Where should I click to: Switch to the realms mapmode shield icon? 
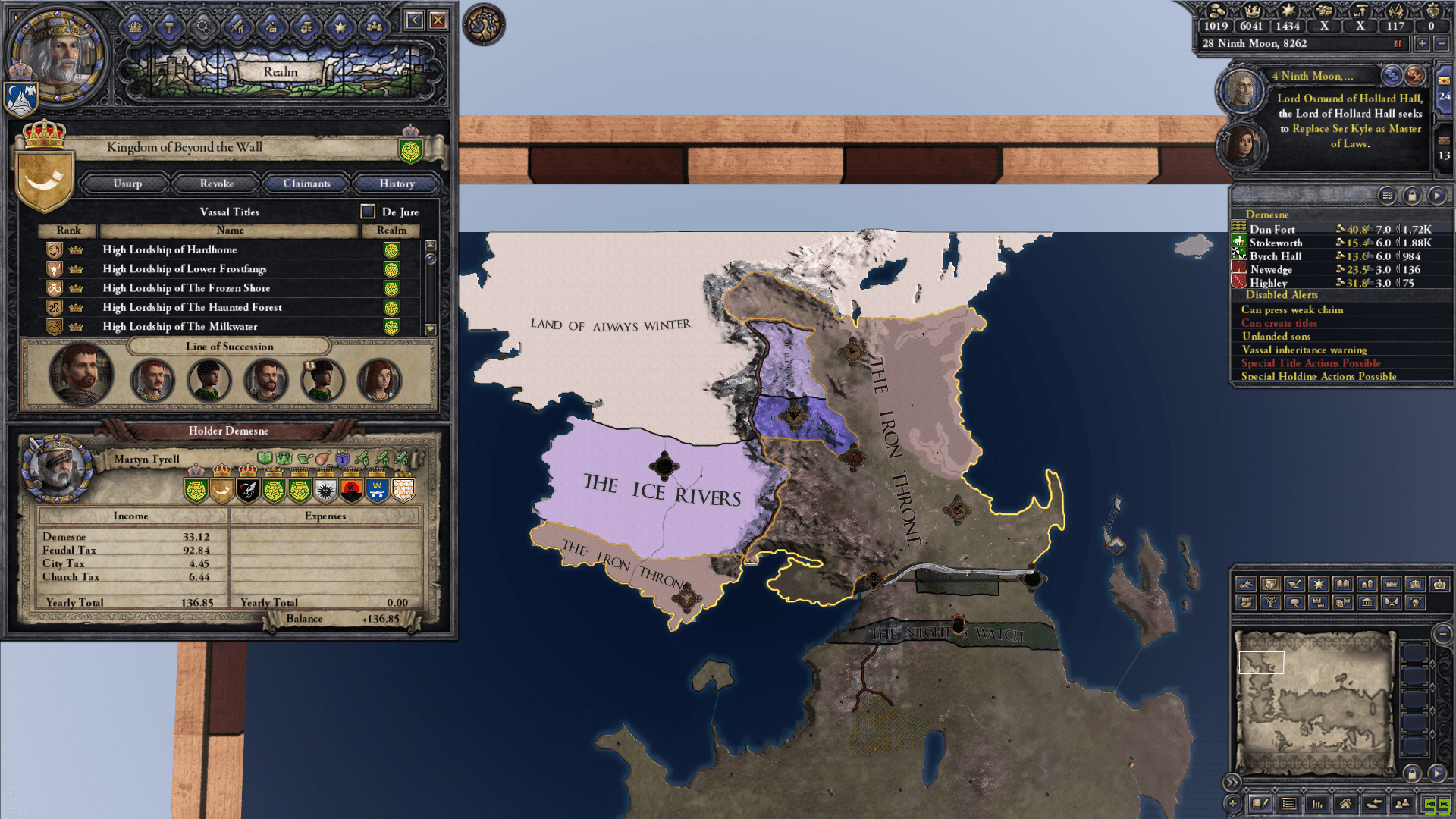tap(1271, 584)
